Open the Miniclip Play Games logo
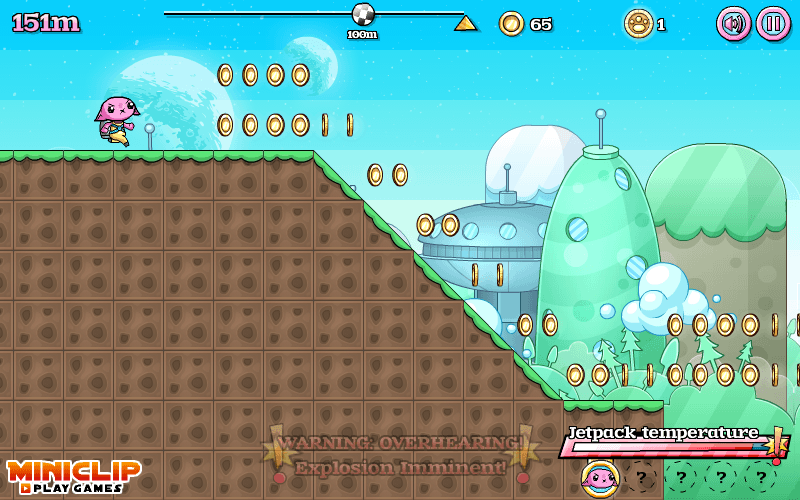Screen dimensions: 800x500 click(73, 475)
